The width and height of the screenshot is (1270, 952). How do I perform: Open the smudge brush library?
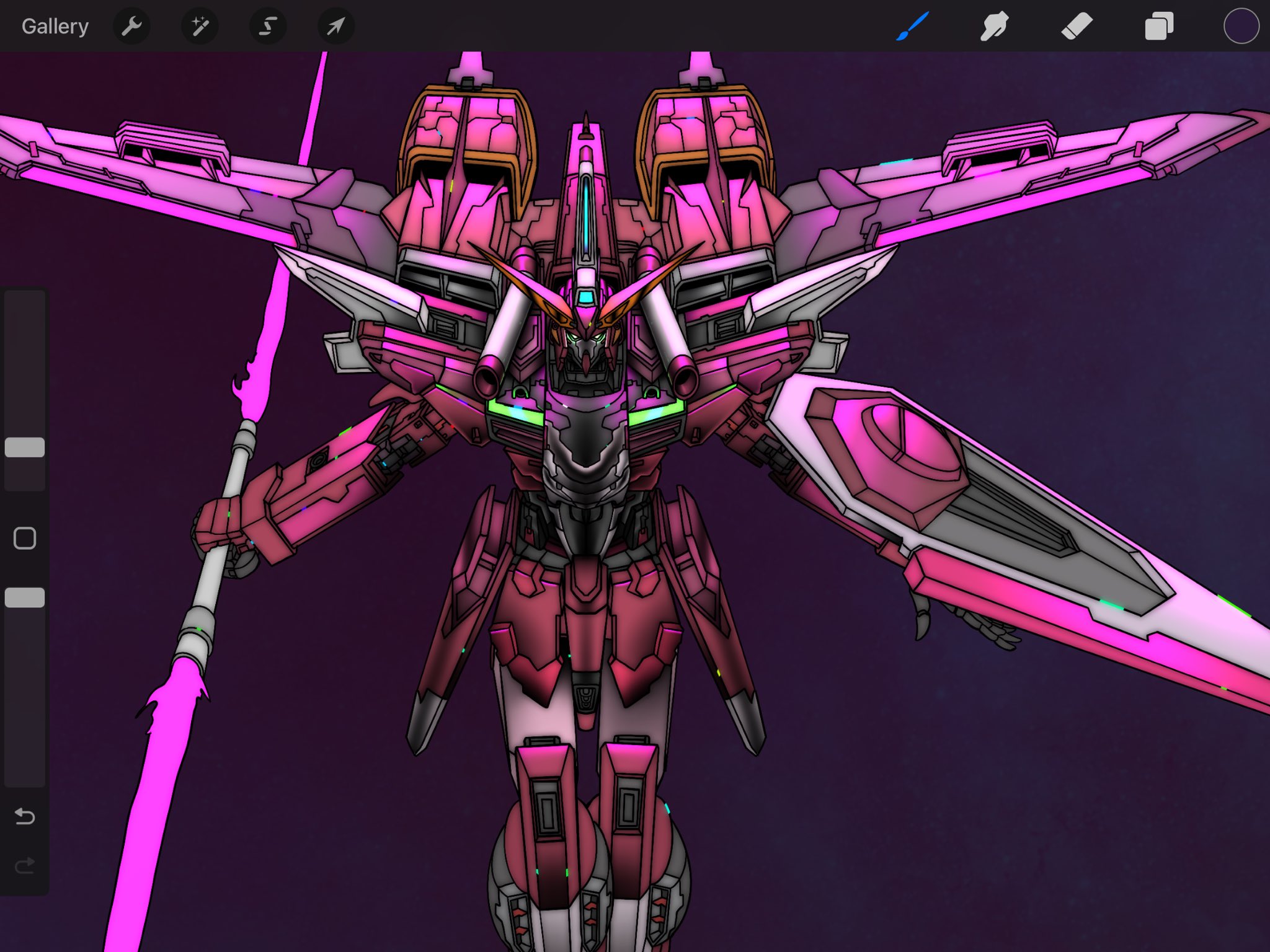994,26
